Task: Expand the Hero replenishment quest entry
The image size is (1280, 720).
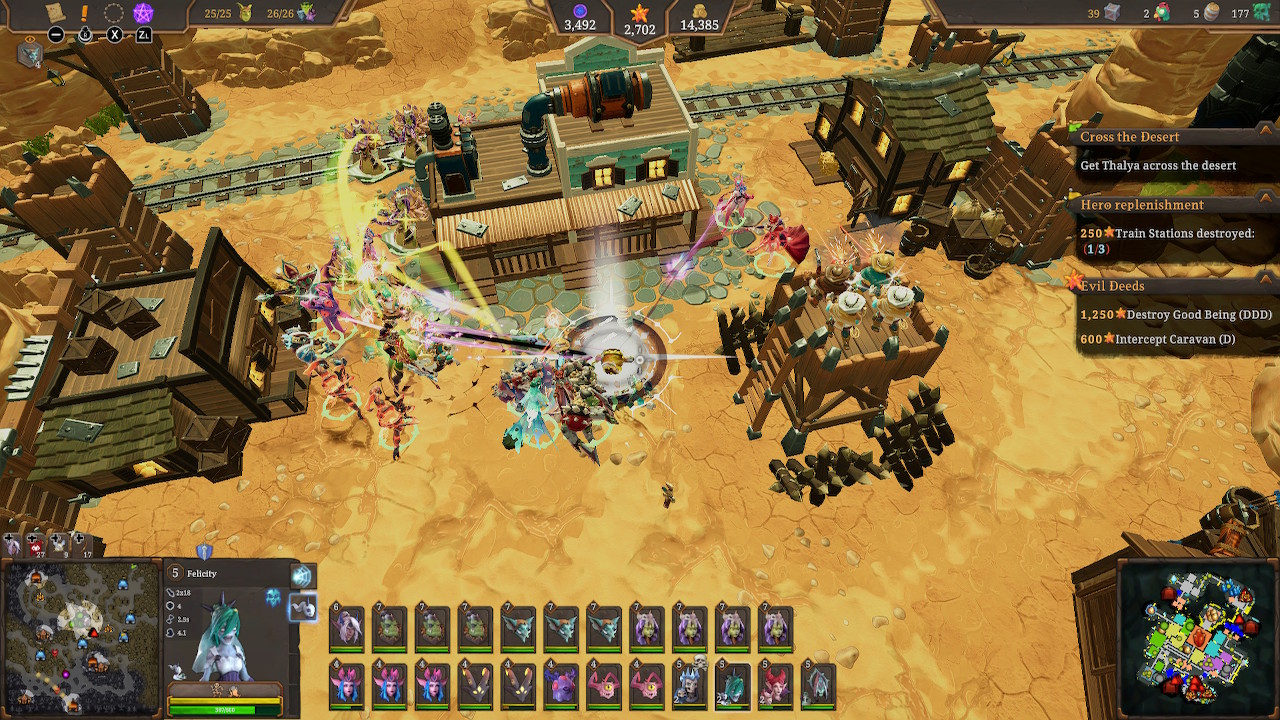Action: click(1140, 204)
